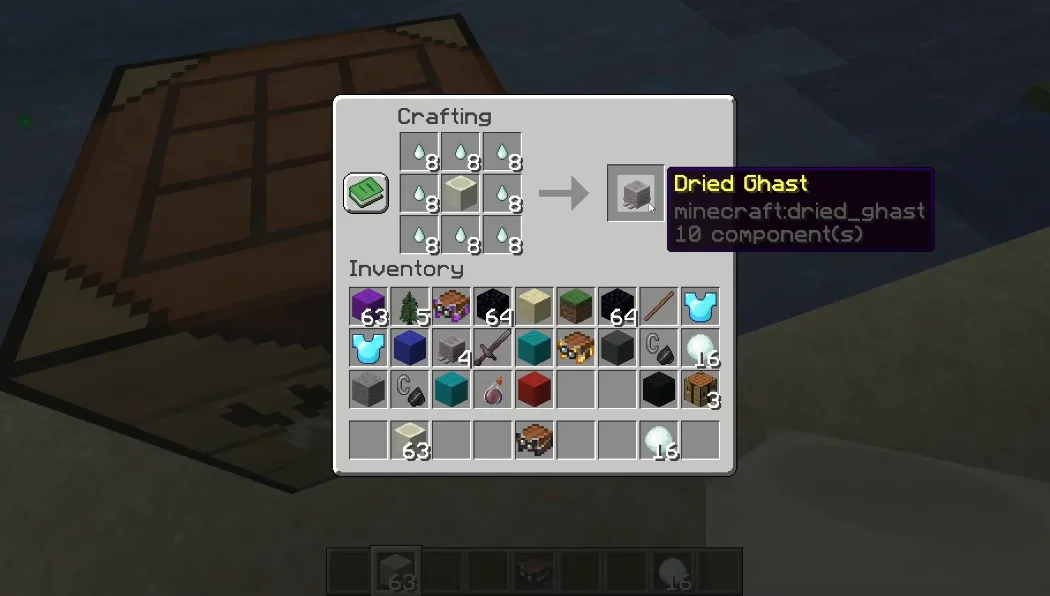Select the purple harness item
1050x596 pixels.
[451, 307]
